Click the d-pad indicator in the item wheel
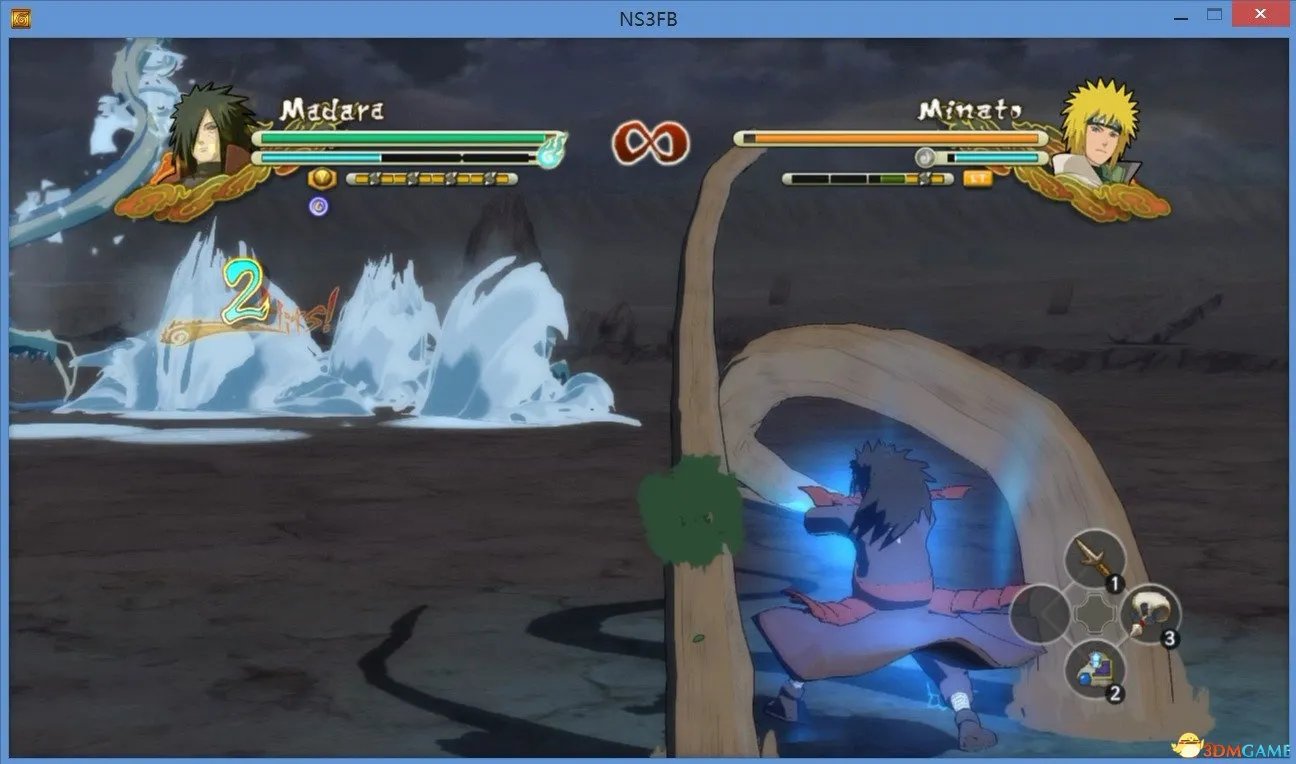 click(x=1092, y=613)
